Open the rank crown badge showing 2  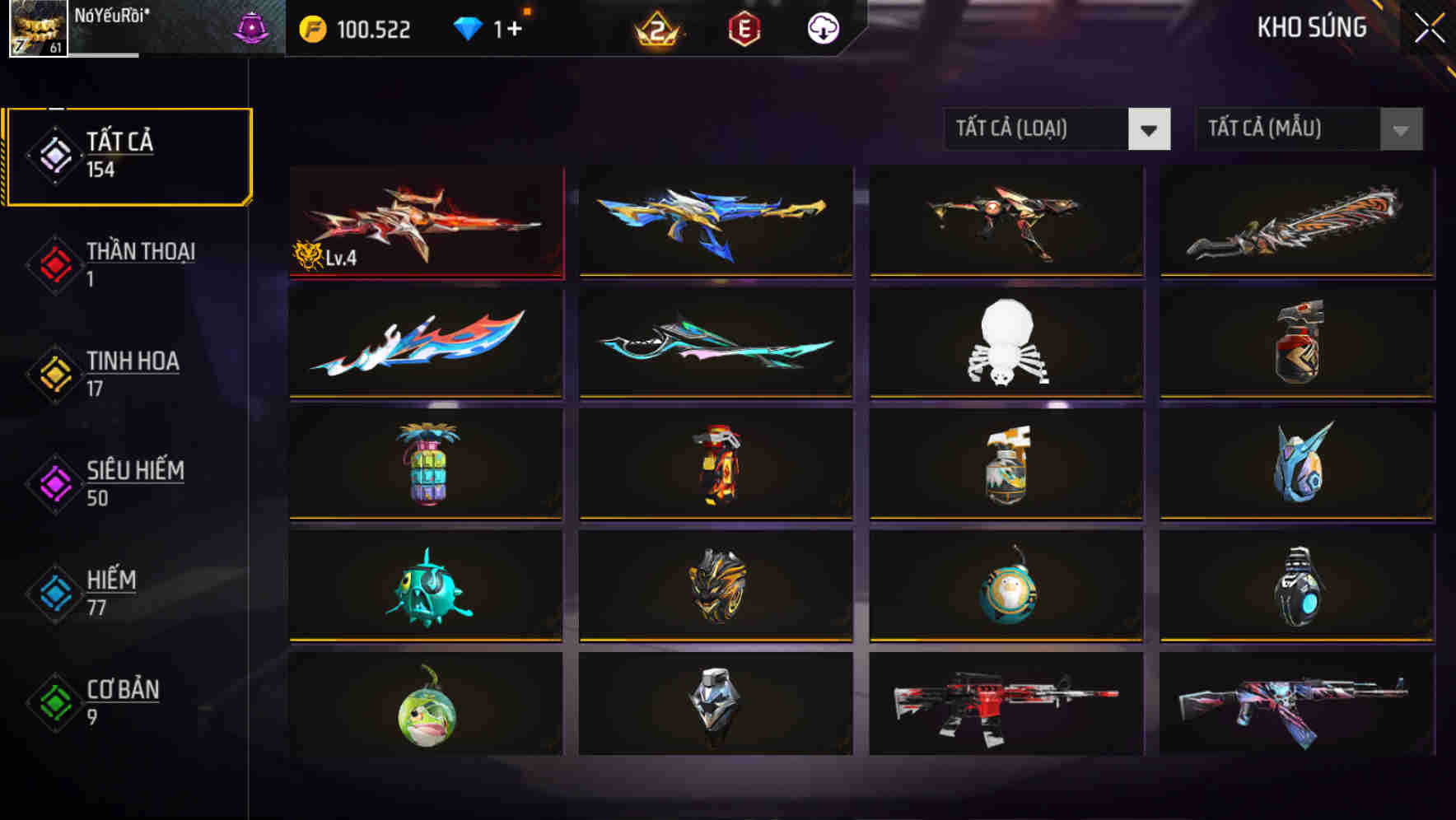pyautogui.click(x=658, y=27)
